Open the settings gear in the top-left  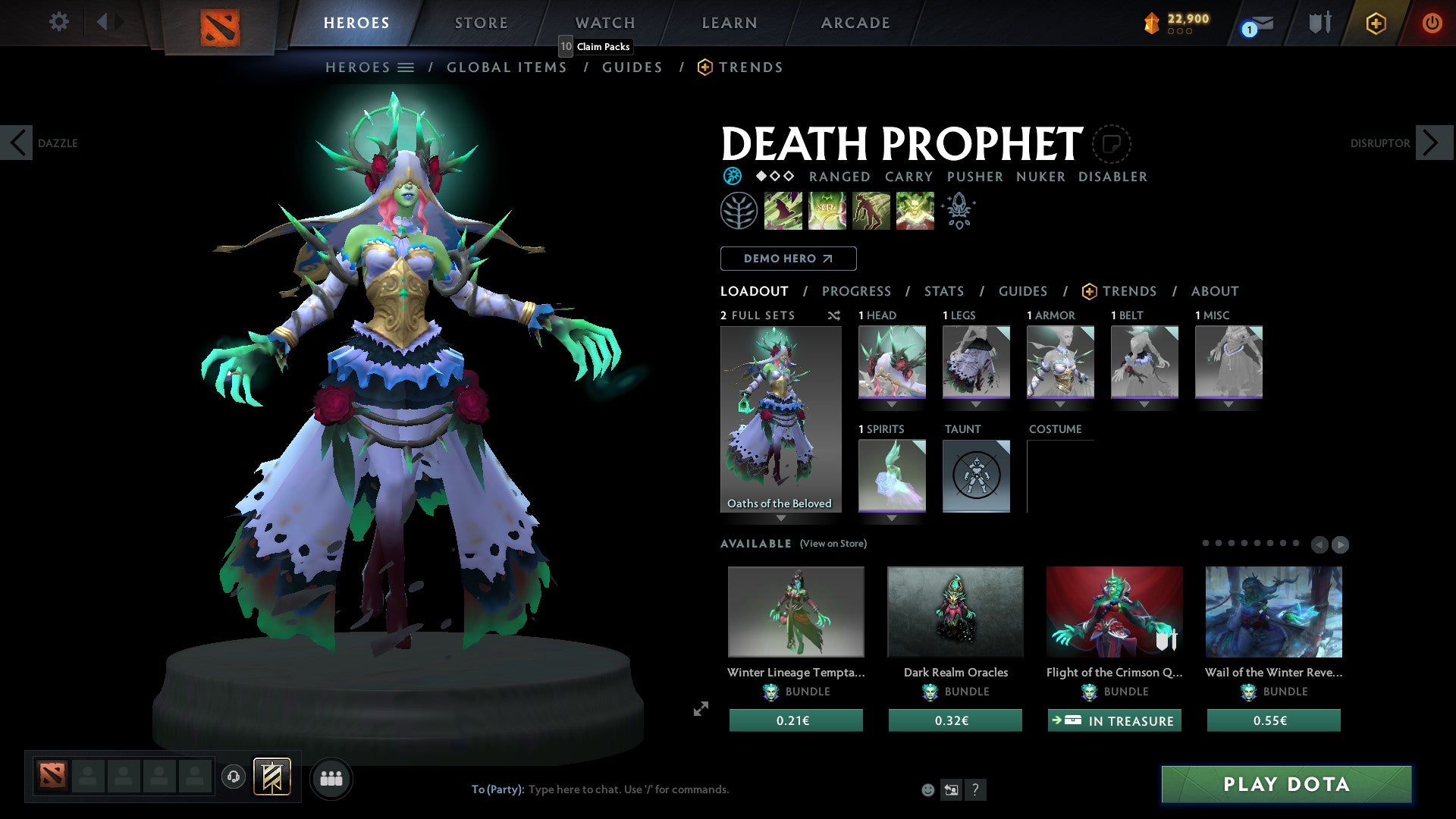[x=58, y=22]
